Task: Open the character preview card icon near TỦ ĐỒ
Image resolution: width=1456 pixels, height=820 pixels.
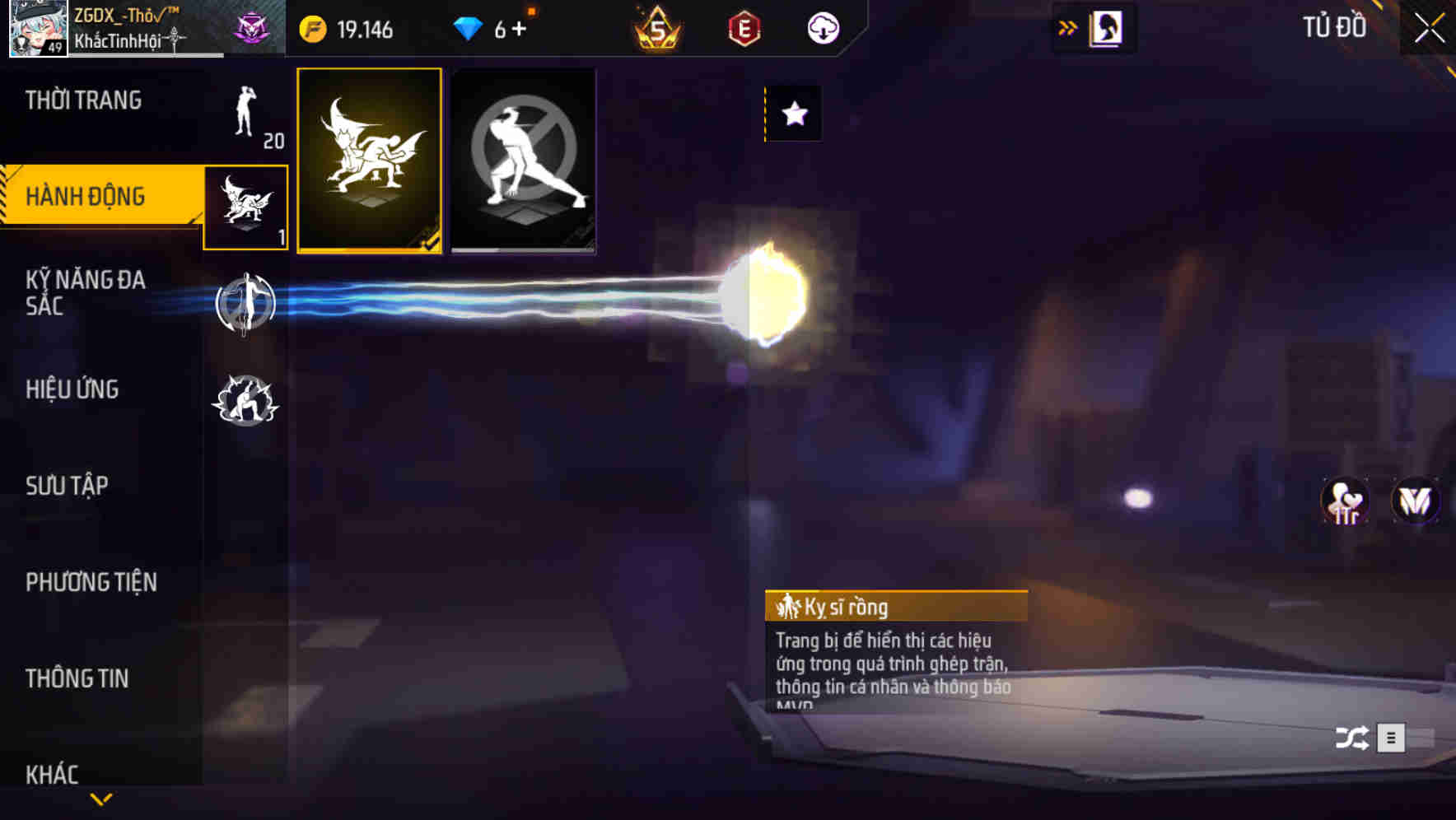Action: pos(1104,26)
